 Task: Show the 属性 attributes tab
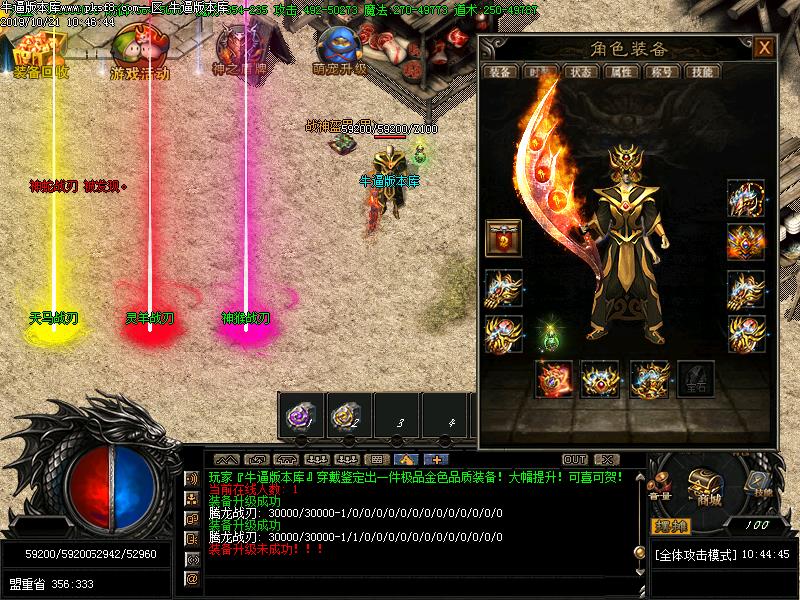point(622,72)
